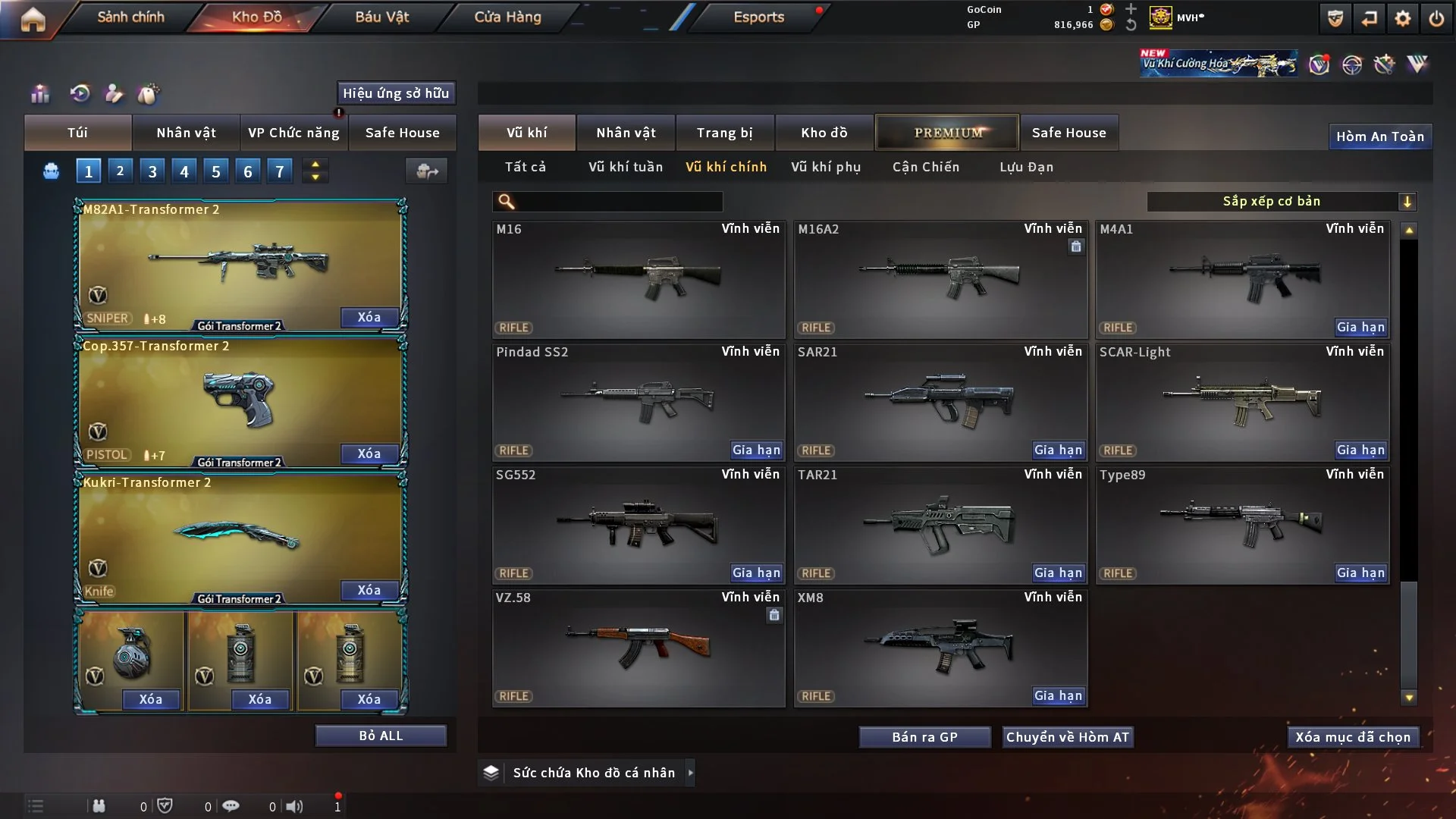Remove the M82A1-Transformer 2 with Xóa
Screen dimensions: 1456x819
(x=369, y=317)
